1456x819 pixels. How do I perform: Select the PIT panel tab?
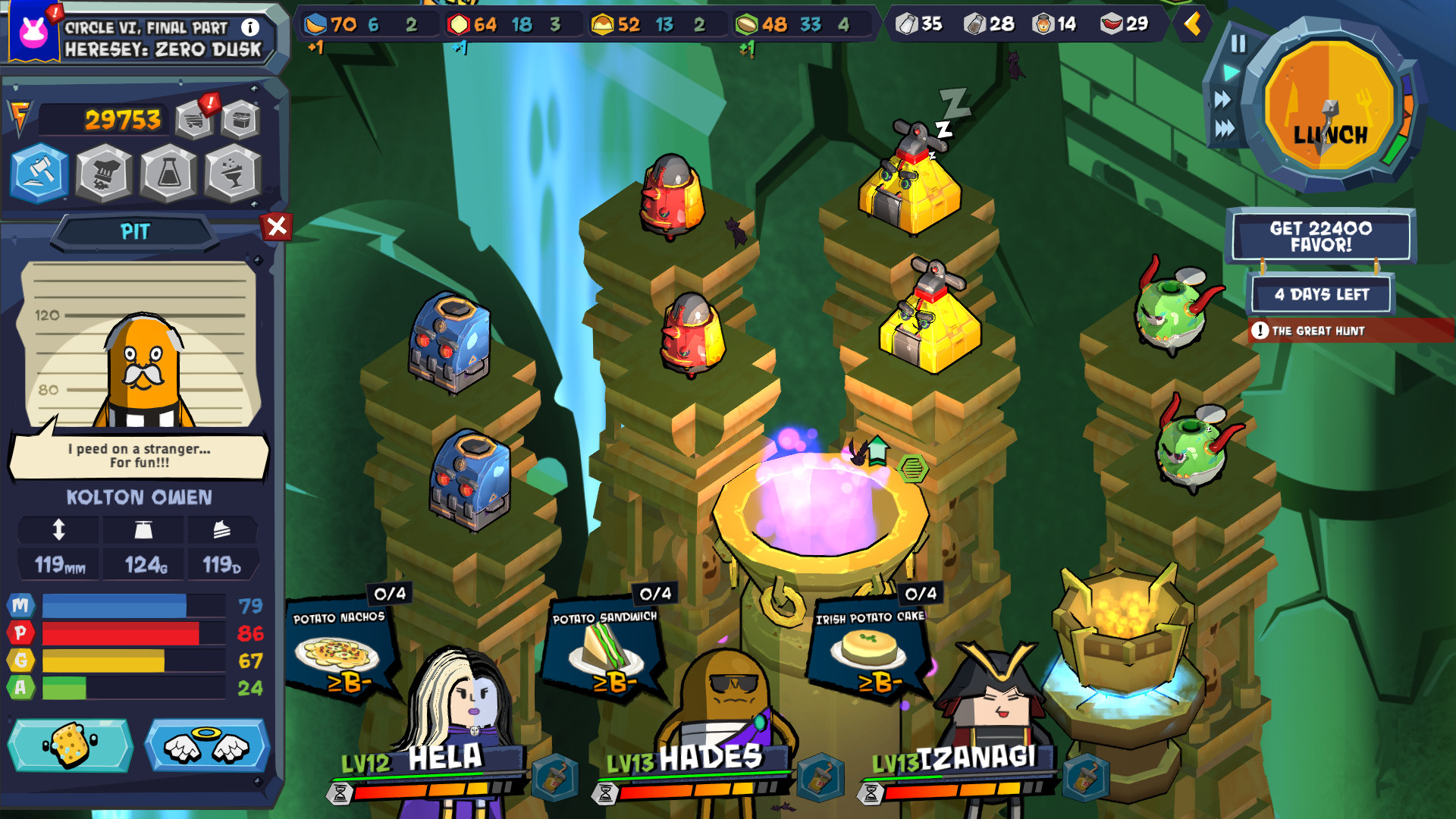click(x=133, y=231)
